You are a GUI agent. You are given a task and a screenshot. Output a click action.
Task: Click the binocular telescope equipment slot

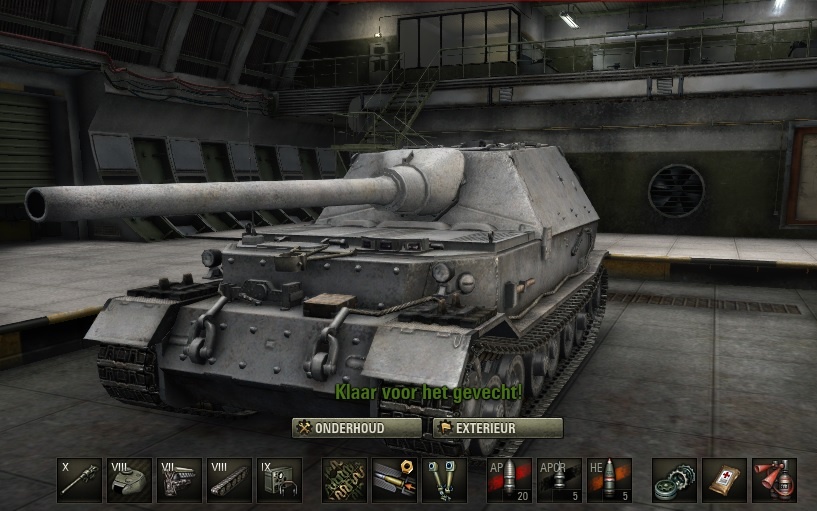tap(444, 480)
